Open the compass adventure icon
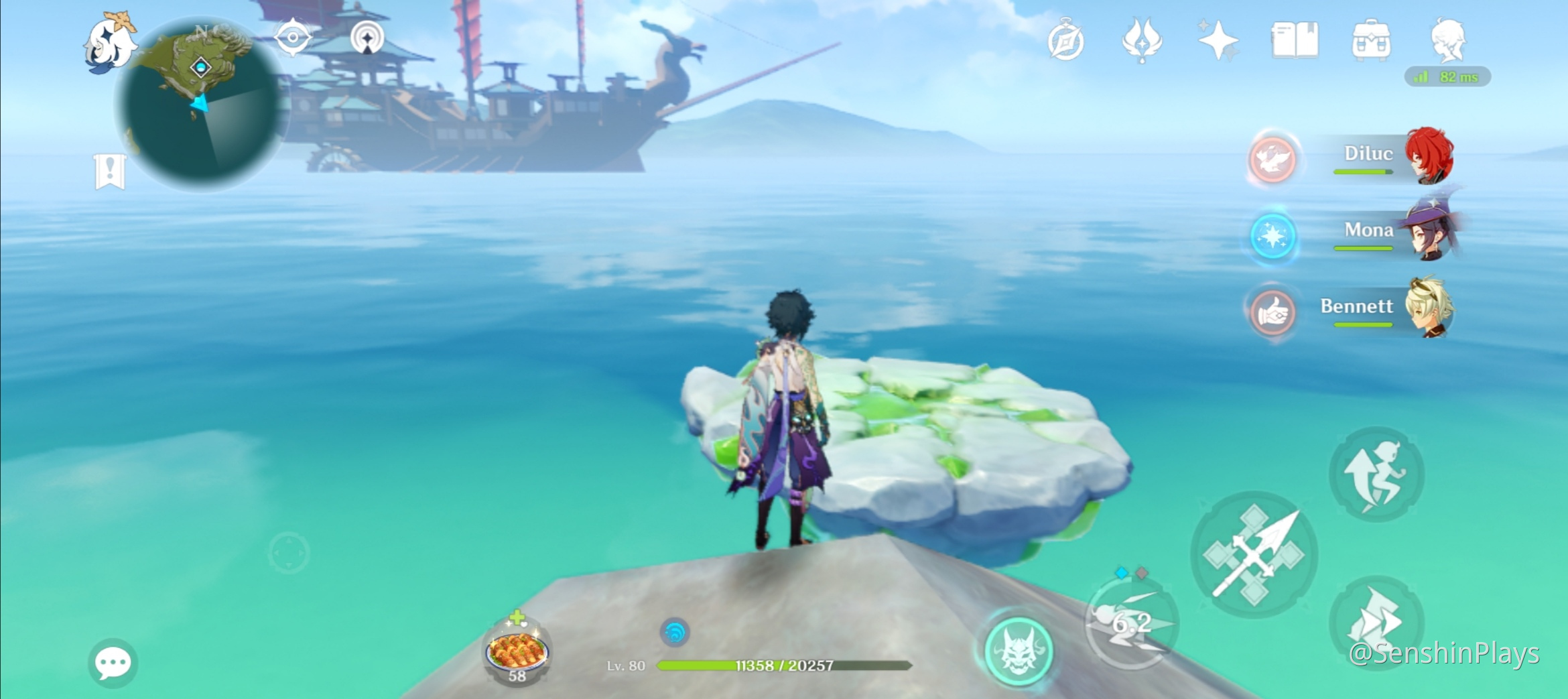Screen dimensions: 1568x699 point(1065,42)
